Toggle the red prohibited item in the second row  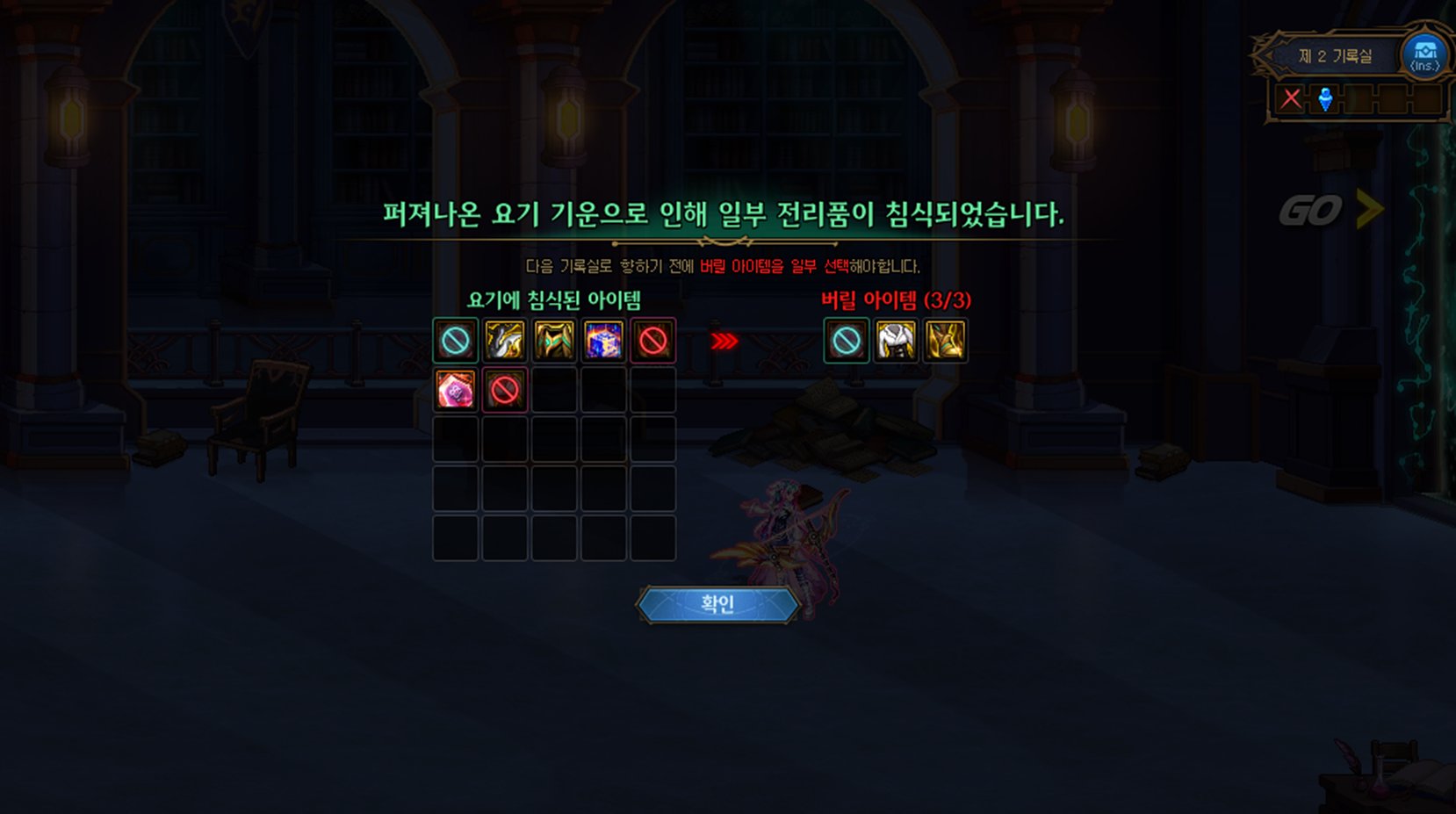pyautogui.click(x=503, y=390)
